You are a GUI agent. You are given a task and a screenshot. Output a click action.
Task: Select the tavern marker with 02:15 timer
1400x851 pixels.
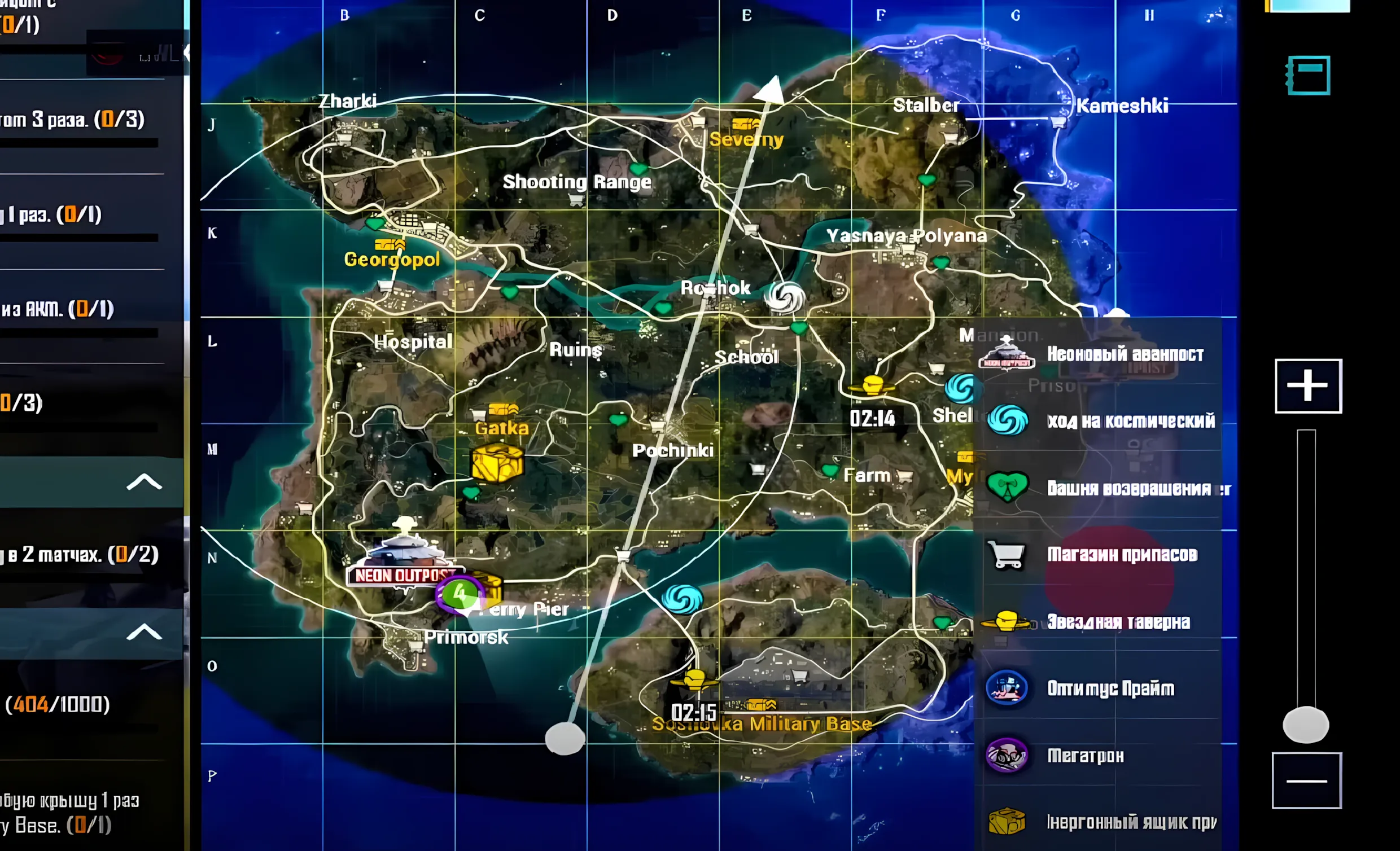pos(694,681)
